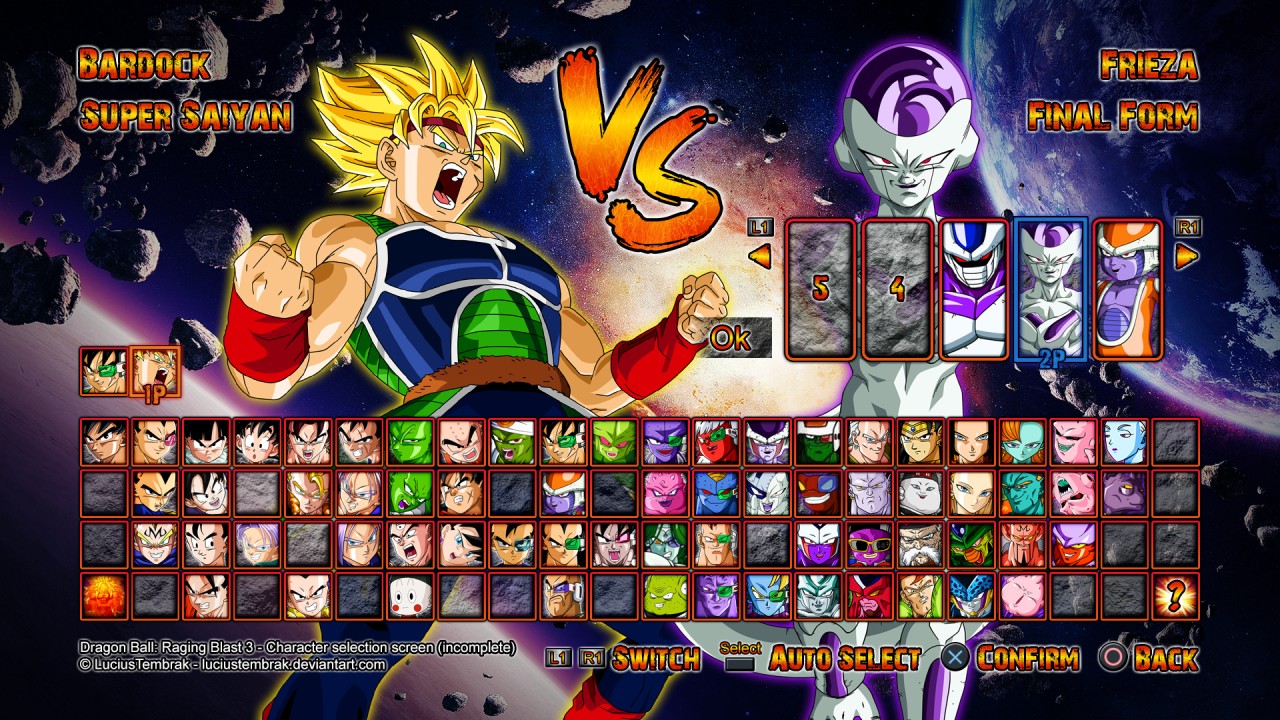1280x720 pixels.
Task: Select Beerus, the purple cat tile
Action: coord(1124,493)
